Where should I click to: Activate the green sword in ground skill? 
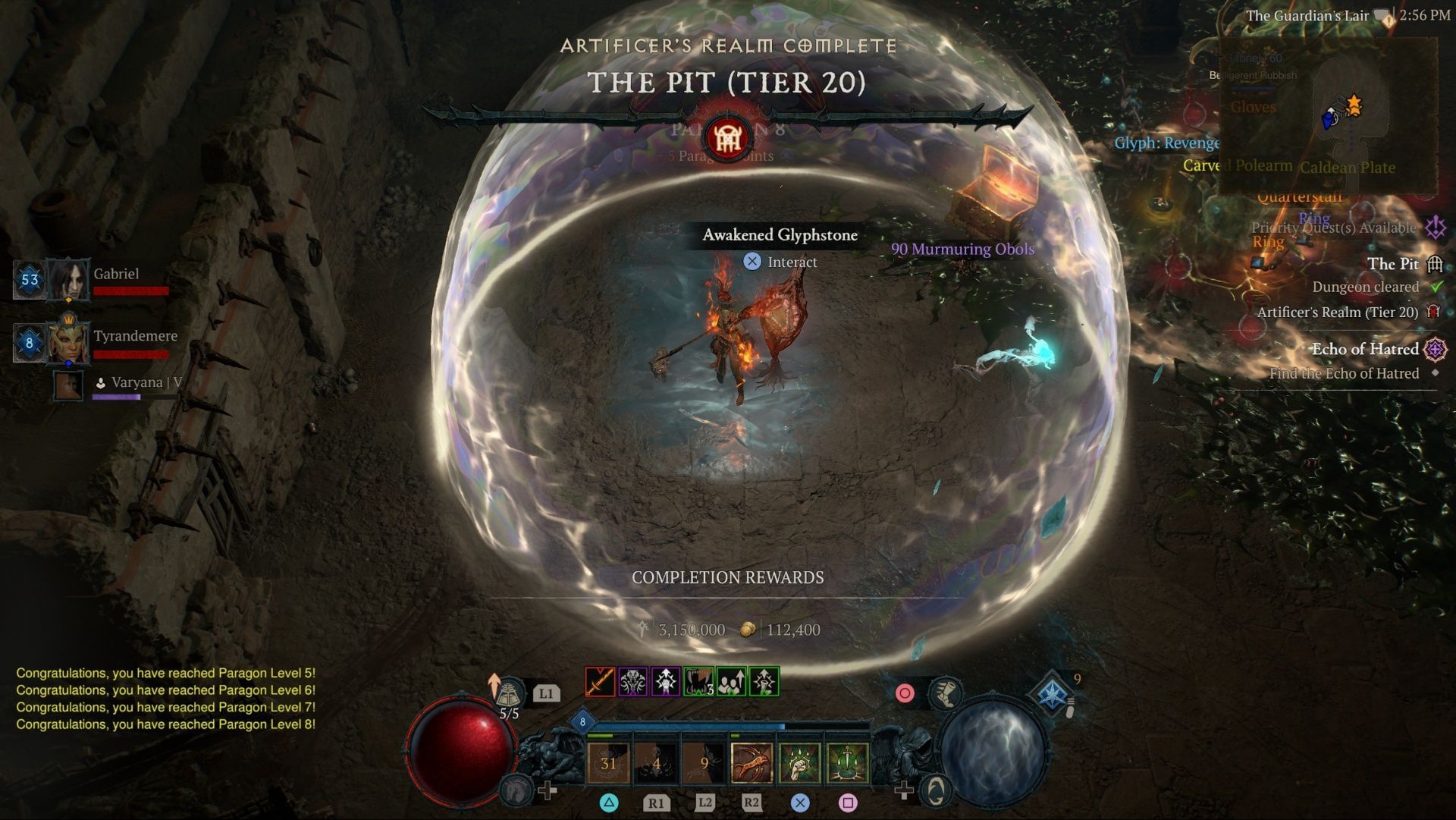pos(847,762)
